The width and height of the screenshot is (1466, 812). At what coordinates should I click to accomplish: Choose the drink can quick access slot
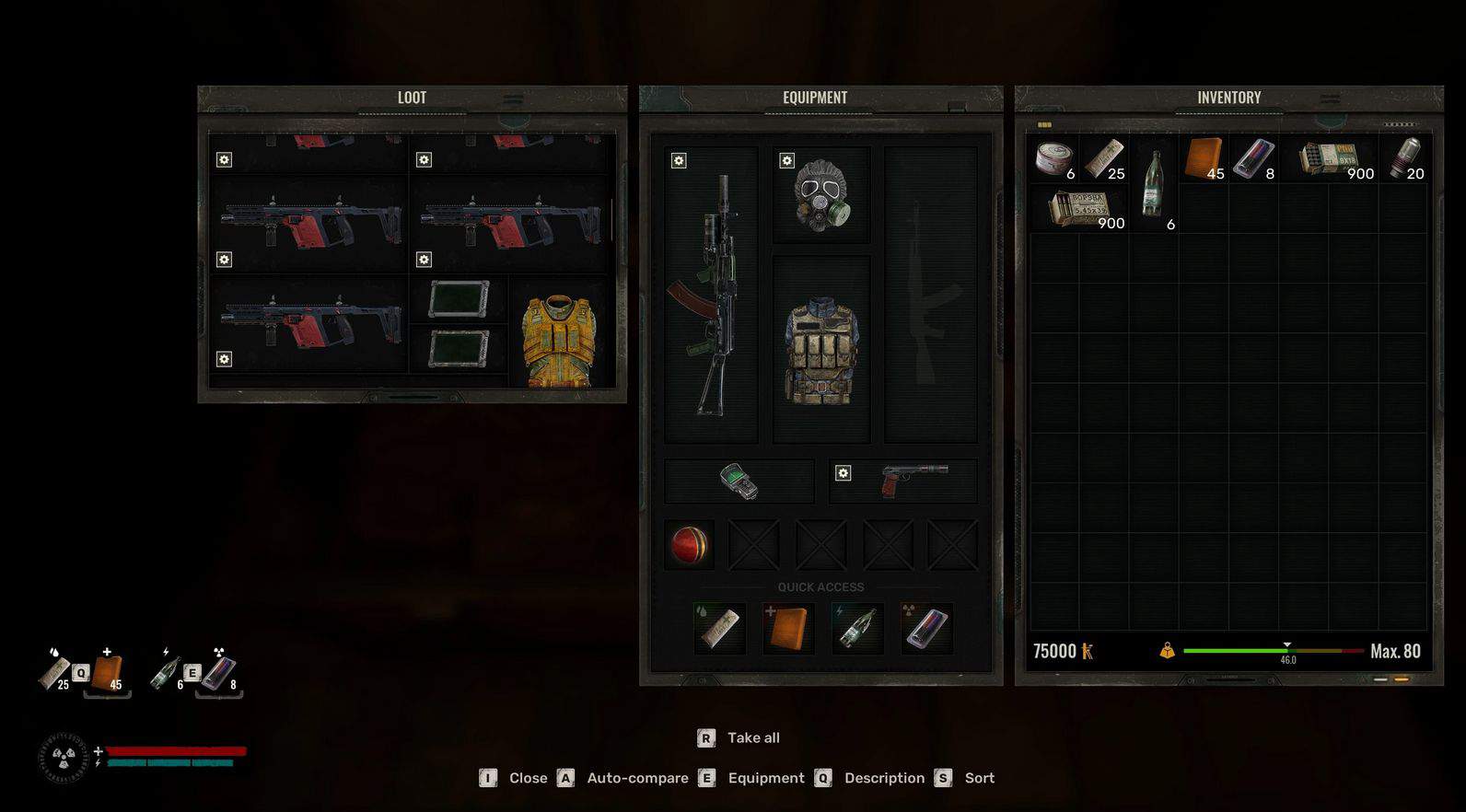[x=925, y=628]
